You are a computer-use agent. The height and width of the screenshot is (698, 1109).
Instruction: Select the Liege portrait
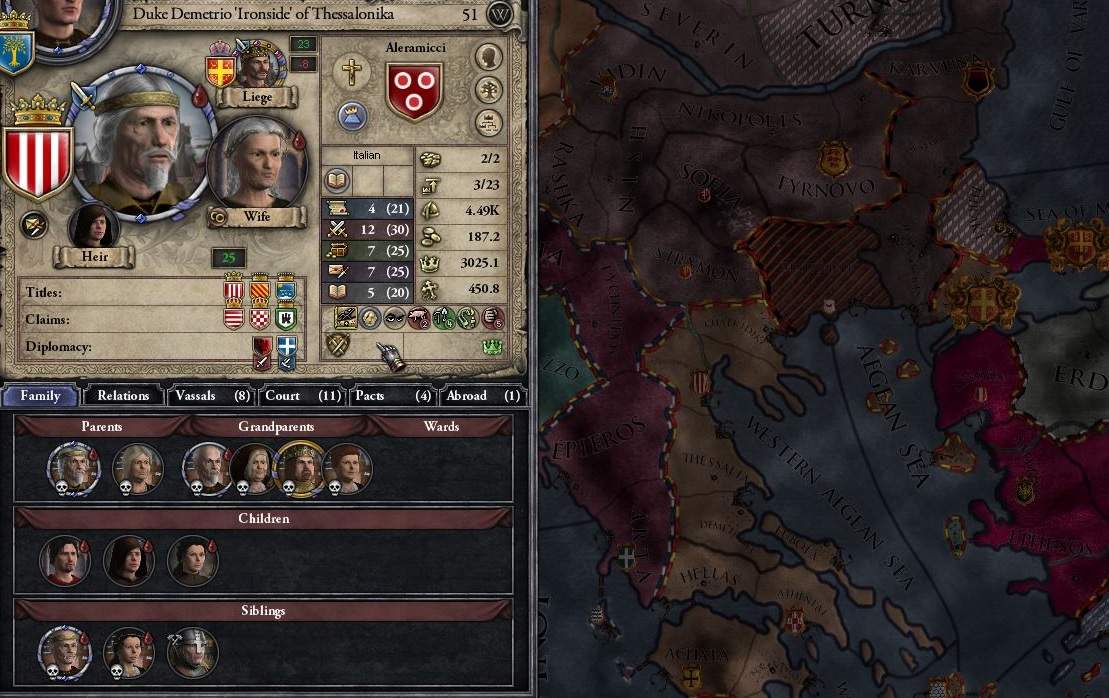pos(257,67)
